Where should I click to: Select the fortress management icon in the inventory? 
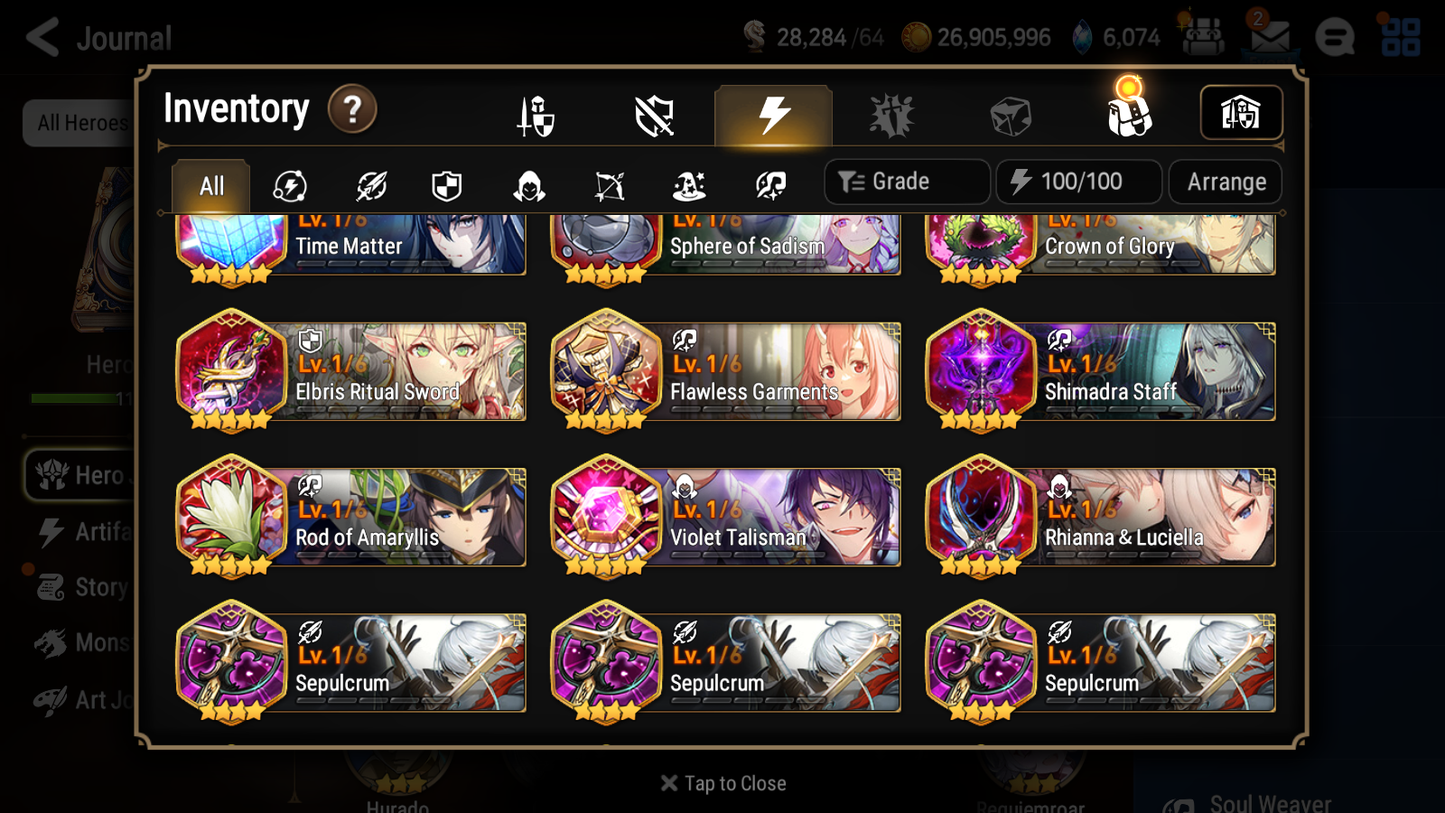pyautogui.click(x=1241, y=113)
